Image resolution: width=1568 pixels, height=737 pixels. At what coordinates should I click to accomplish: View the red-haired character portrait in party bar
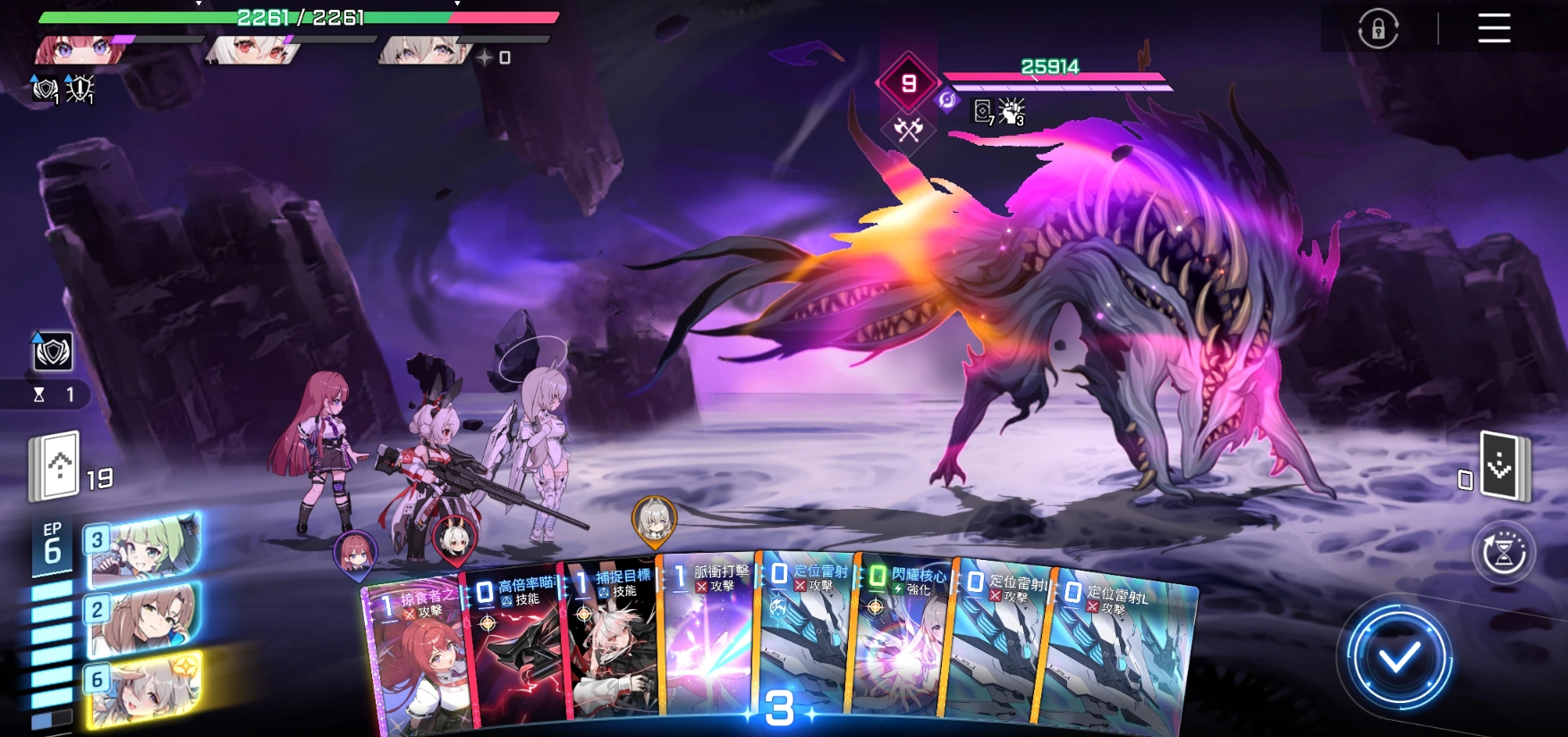(x=81, y=49)
